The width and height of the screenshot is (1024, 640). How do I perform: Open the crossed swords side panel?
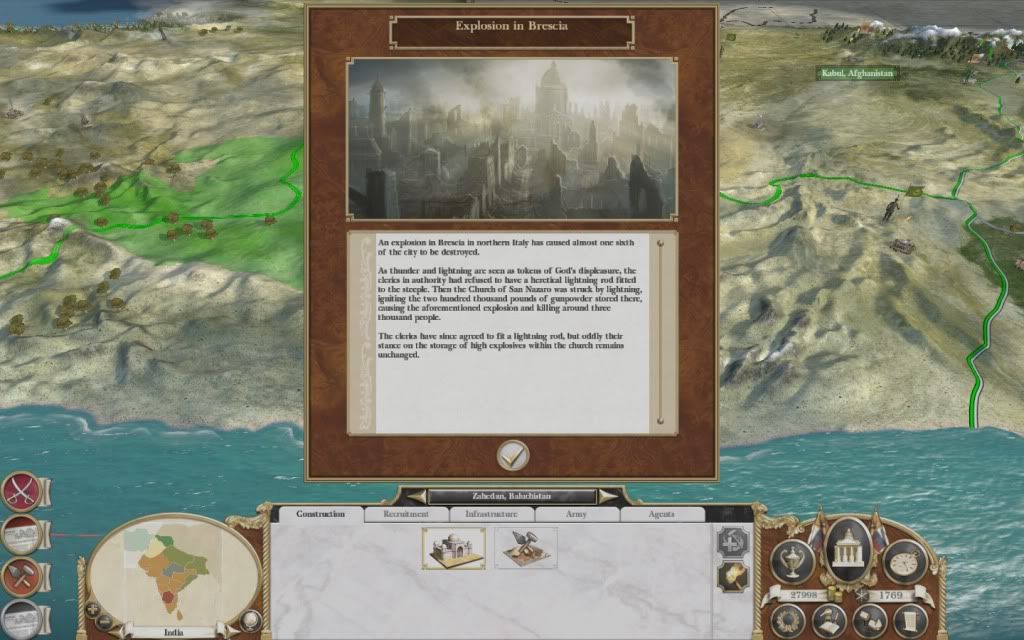click(x=20, y=490)
